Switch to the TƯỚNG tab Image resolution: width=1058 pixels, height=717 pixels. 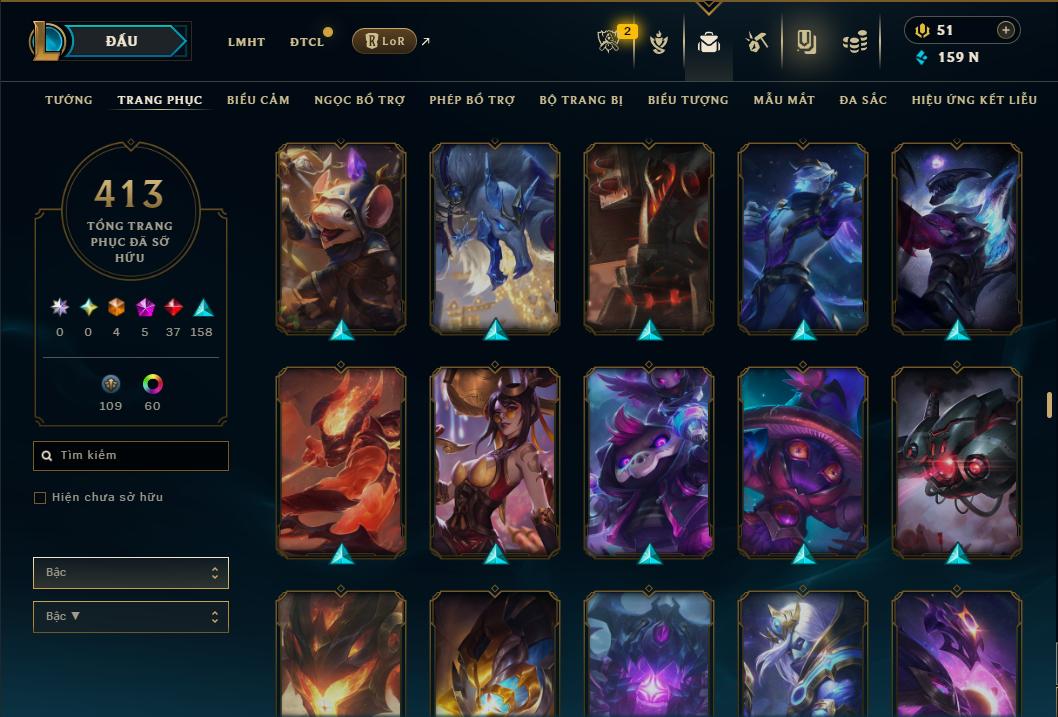pyautogui.click(x=69, y=100)
